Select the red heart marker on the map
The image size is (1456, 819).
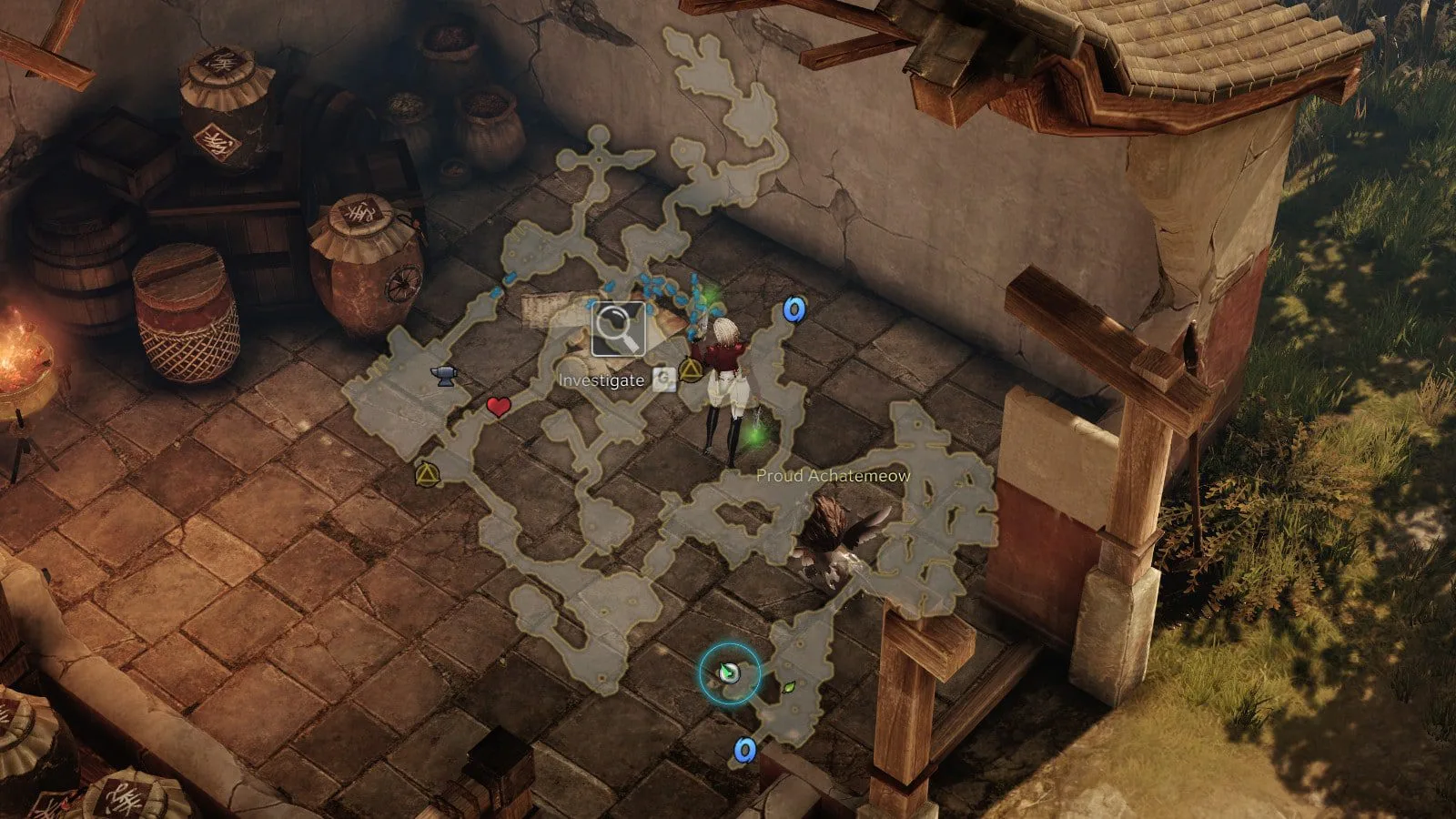coord(498,407)
